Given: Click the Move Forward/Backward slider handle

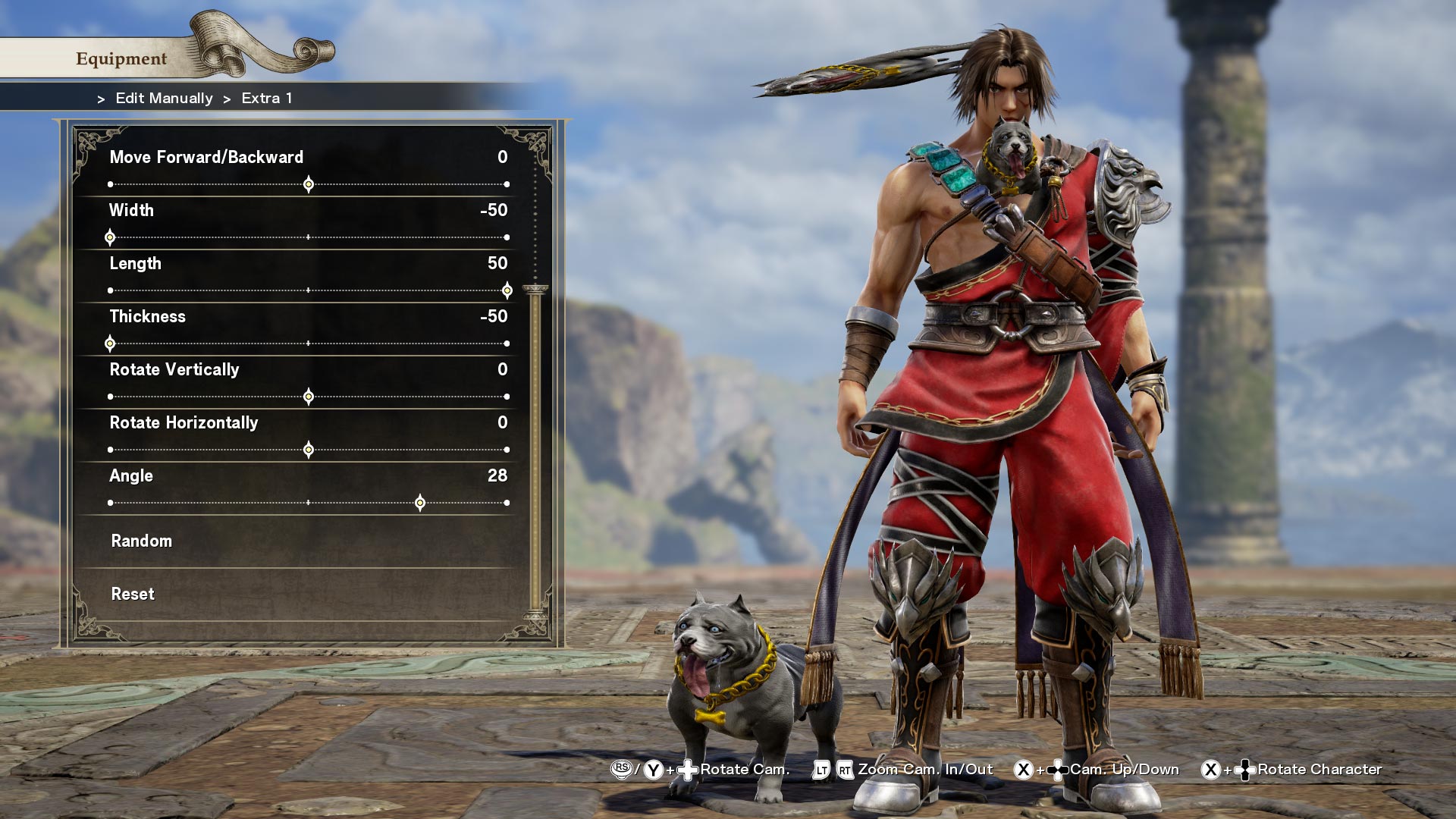Looking at the screenshot, I should click(x=308, y=184).
